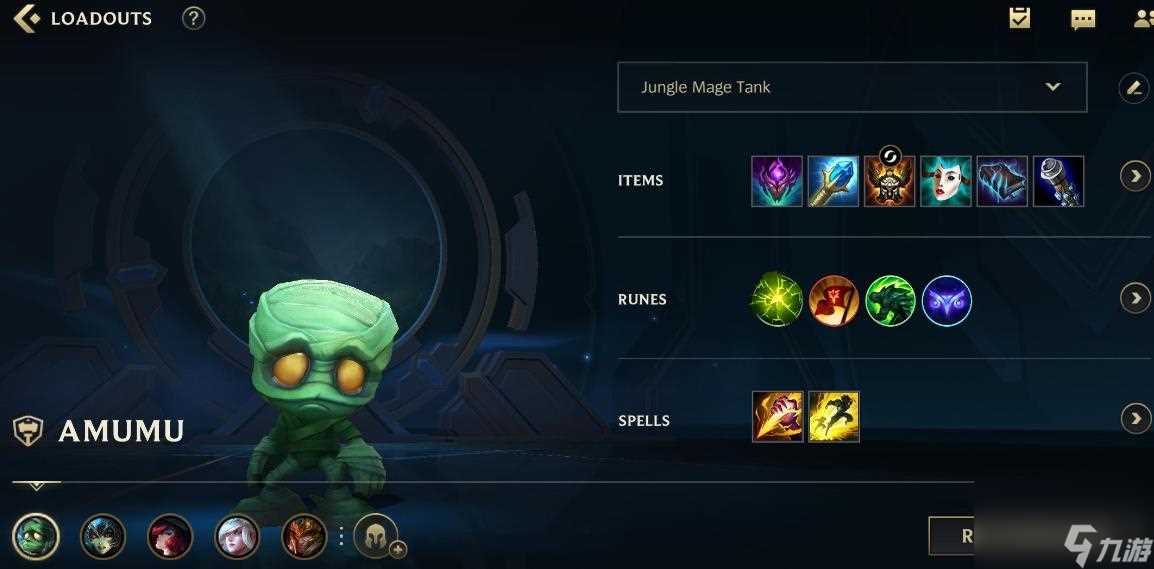Open the question mark help button
Image resolution: width=1154 pixels, height=569 pixels.
click(193, 18)
